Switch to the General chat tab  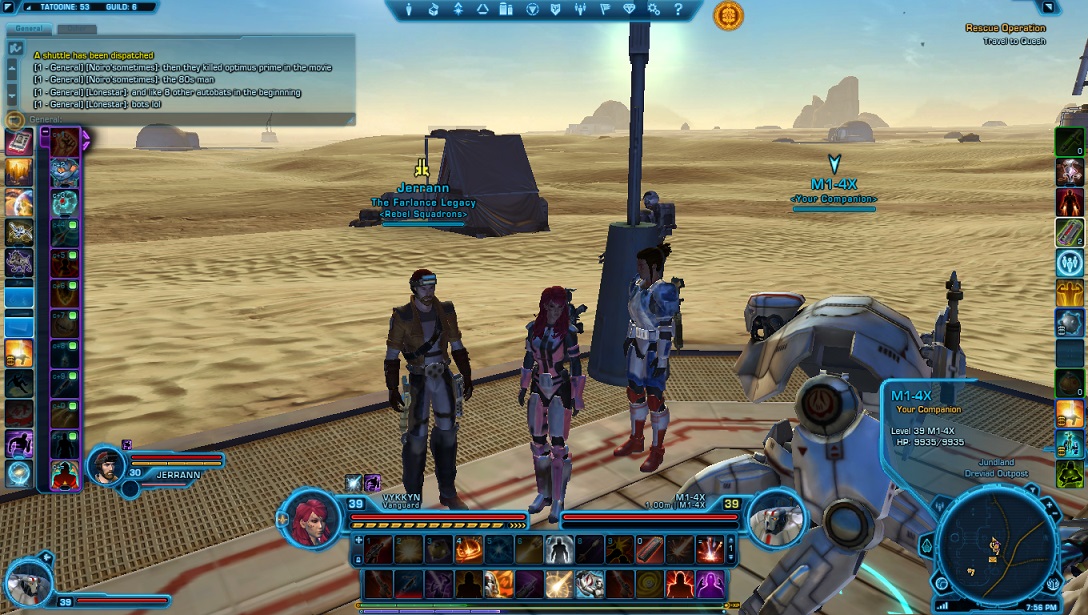point(28,29)
